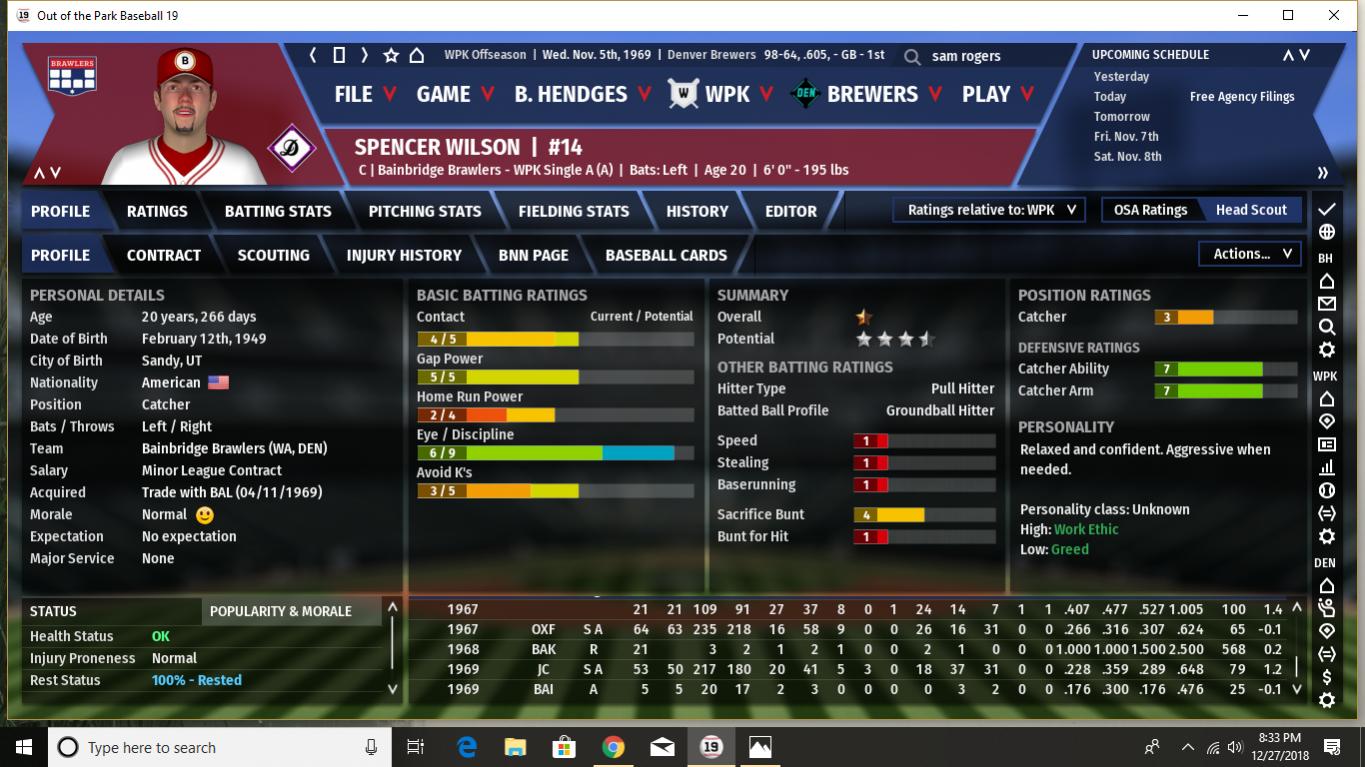
Task: Open the FIELDING STATS tab
Action: [573, 211]
